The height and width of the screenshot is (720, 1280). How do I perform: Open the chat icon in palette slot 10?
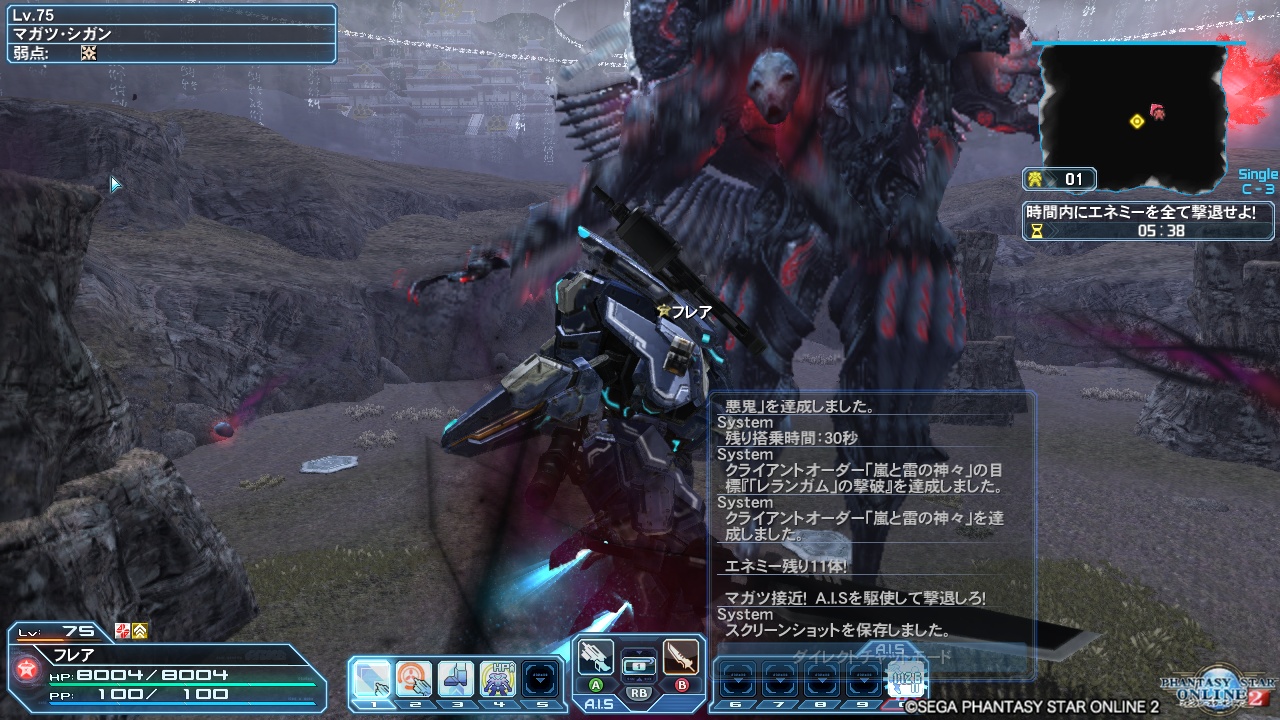(907, 677)
